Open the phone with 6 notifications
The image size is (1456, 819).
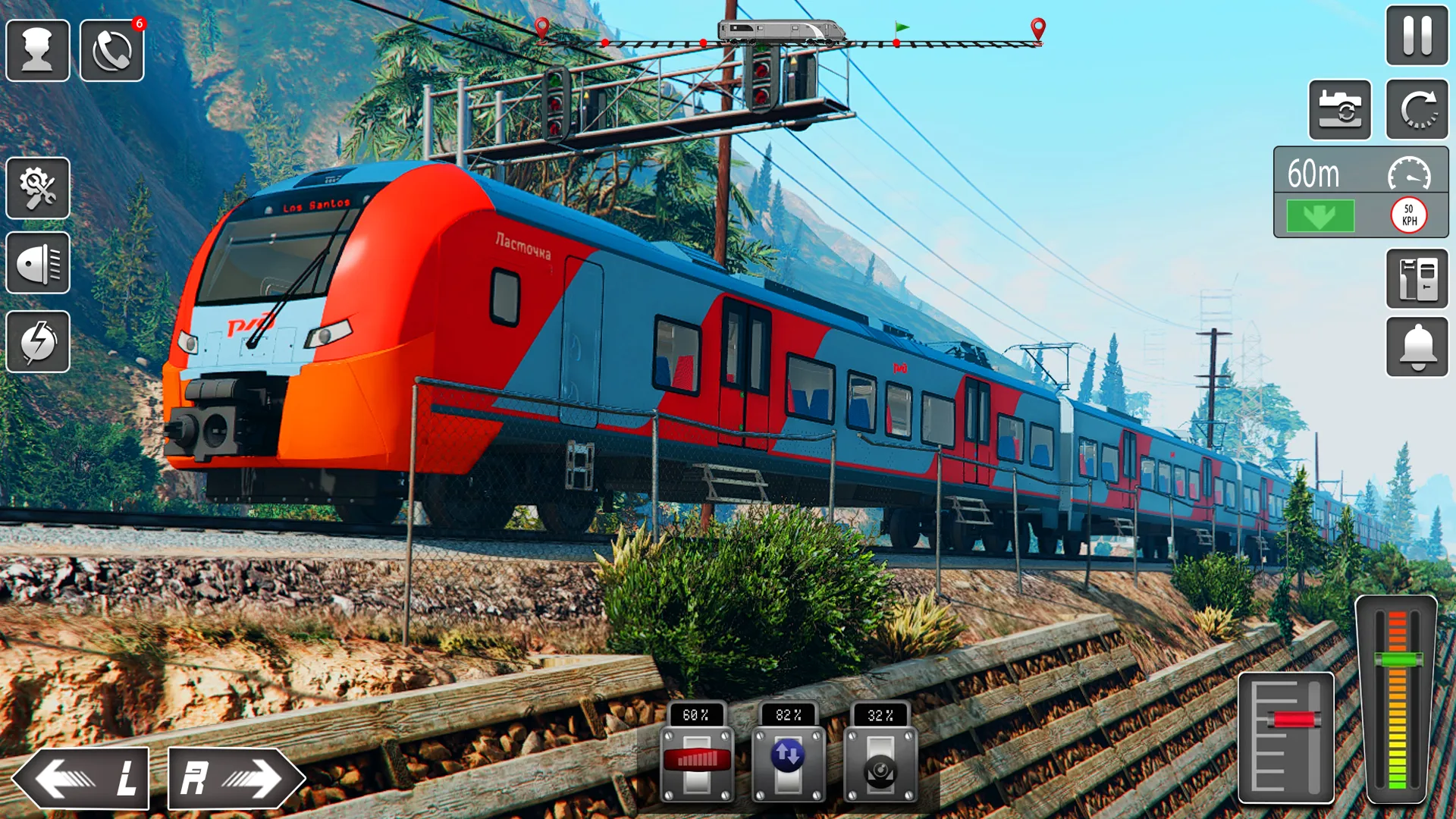point(111,49)
